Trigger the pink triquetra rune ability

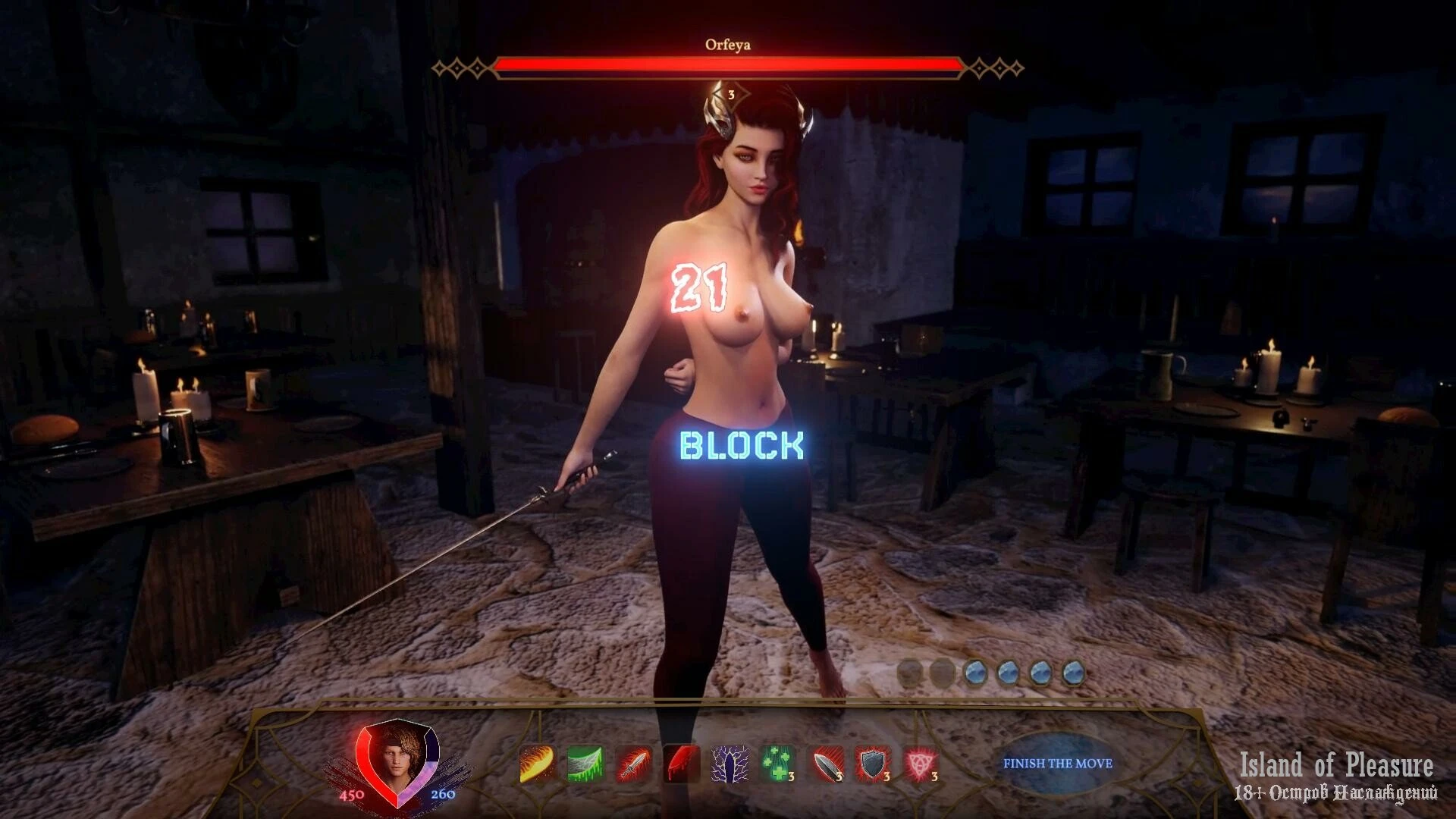[x=921, y=764]
